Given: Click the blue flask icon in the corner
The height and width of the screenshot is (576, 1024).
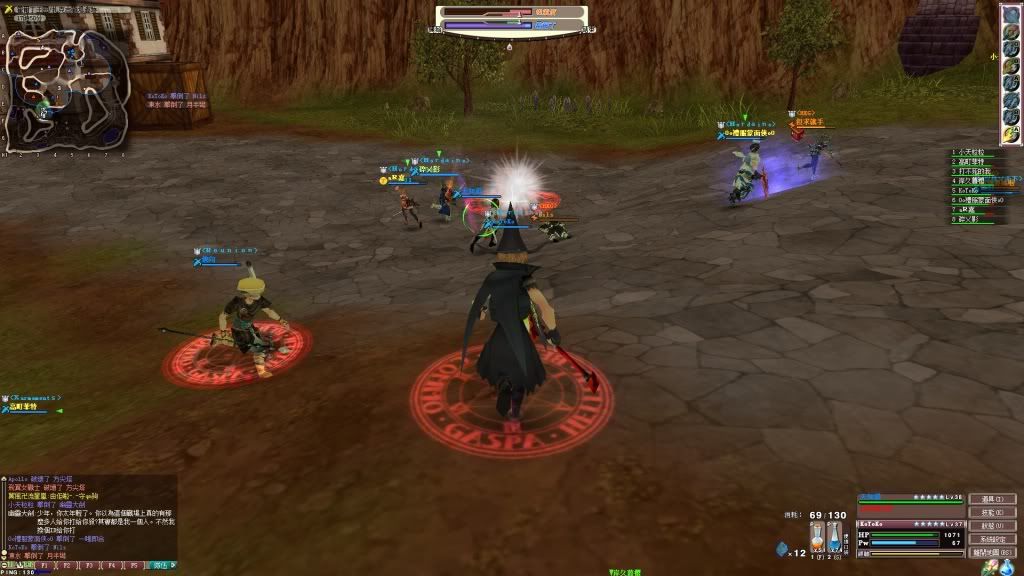Looking at the screenshot, I should [1007, 568].
